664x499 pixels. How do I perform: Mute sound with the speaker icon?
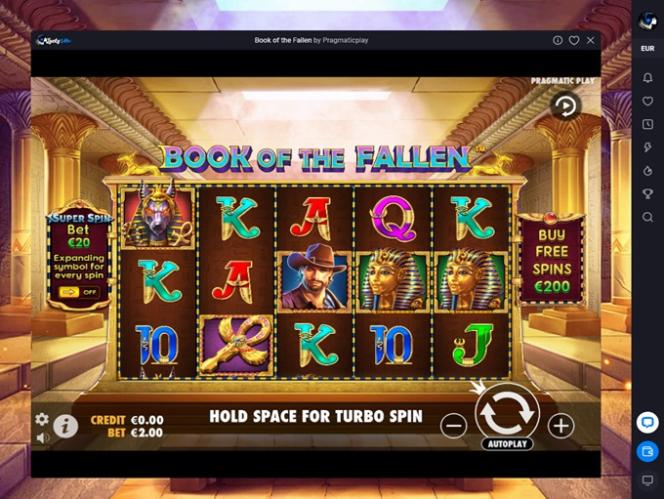coord(42,437)
